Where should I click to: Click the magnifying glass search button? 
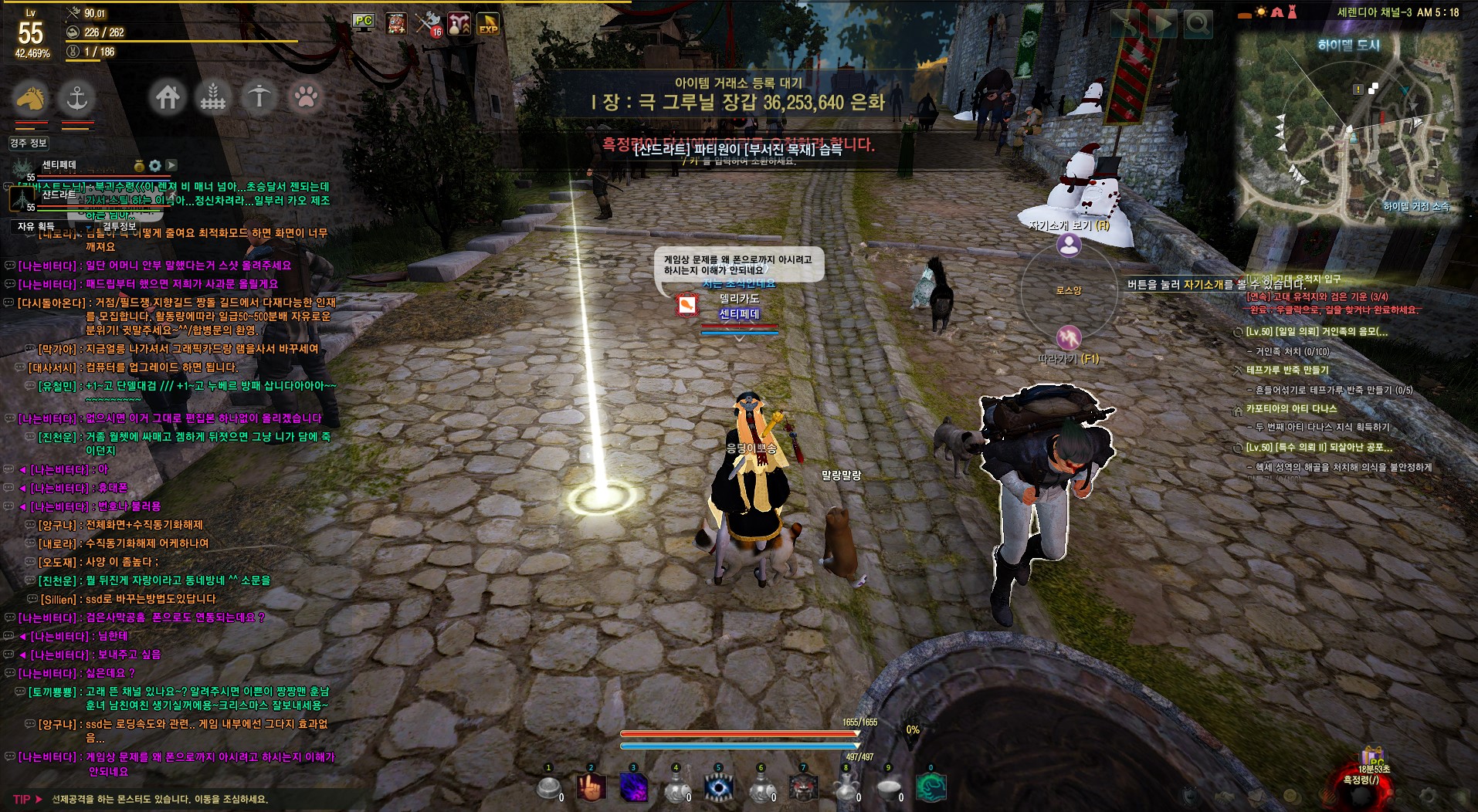1198,24
